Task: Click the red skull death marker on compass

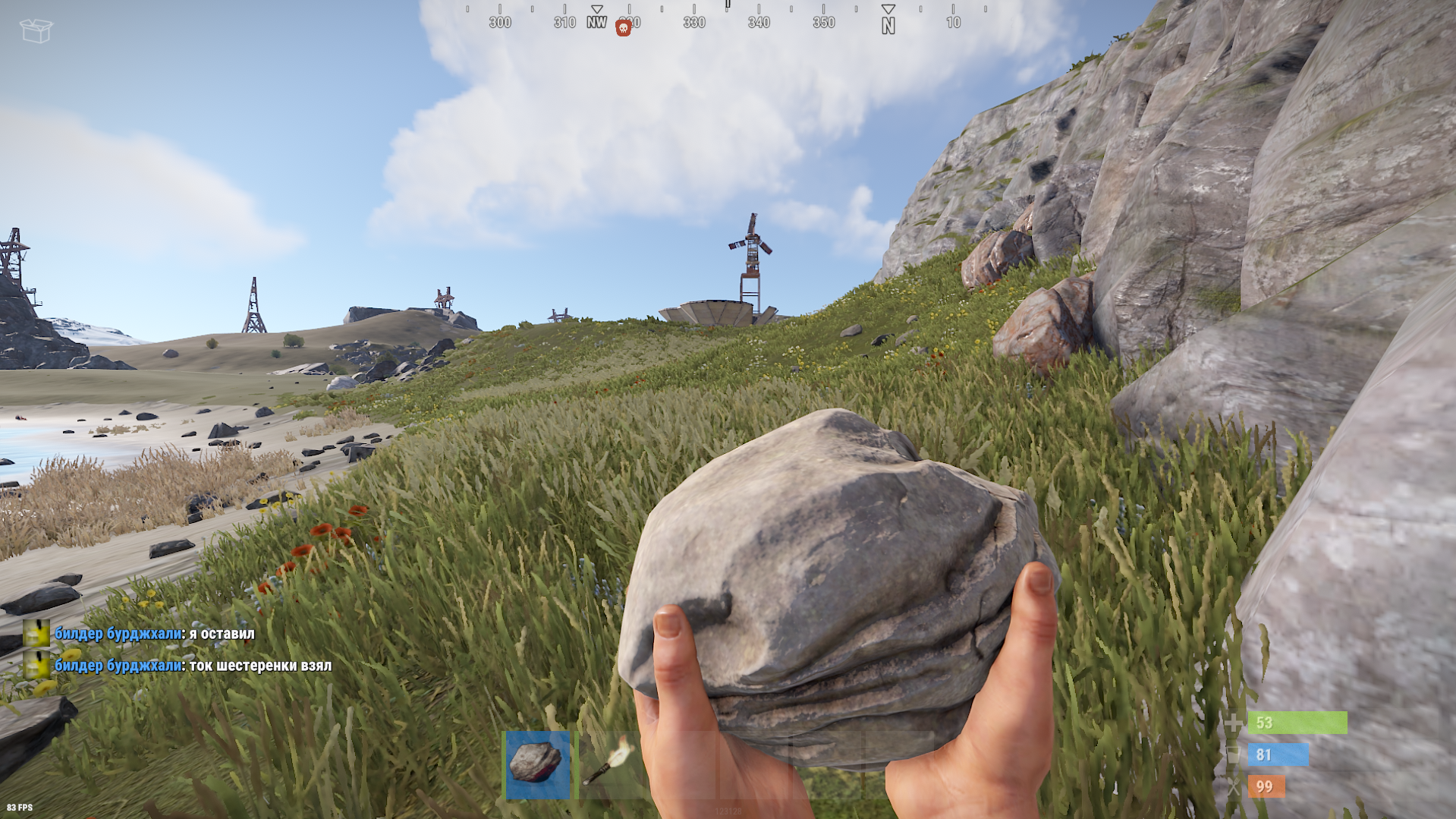Action: coord(623,29)
